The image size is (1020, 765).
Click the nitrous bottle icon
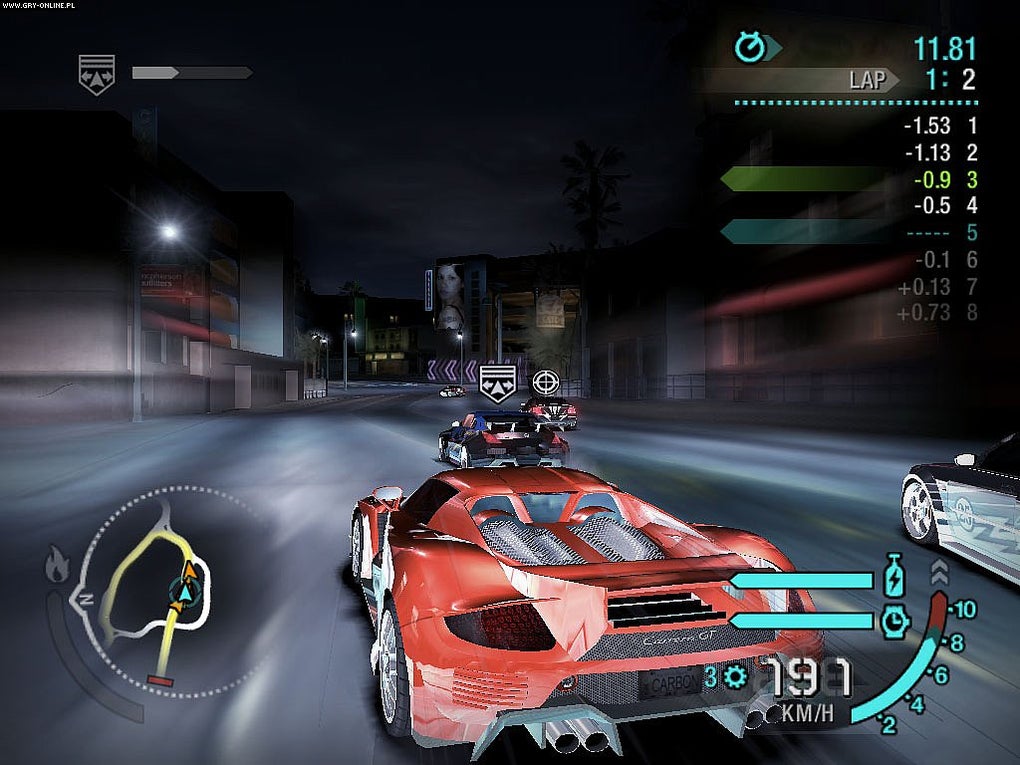pyautogui.click(x=894, y=579)
